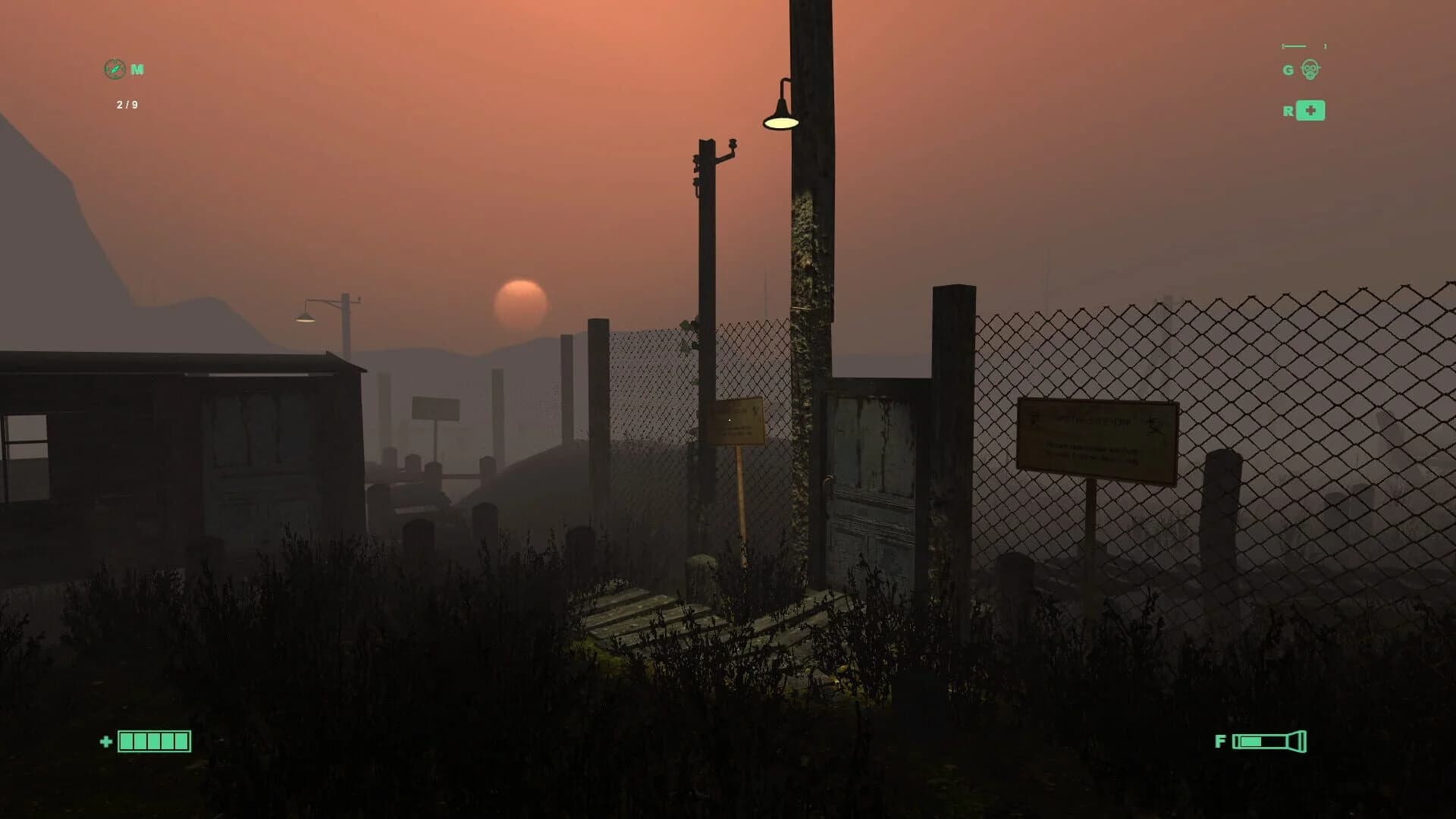
Task: Click the "G" gas mask key label
Action: click(1288, 69)
